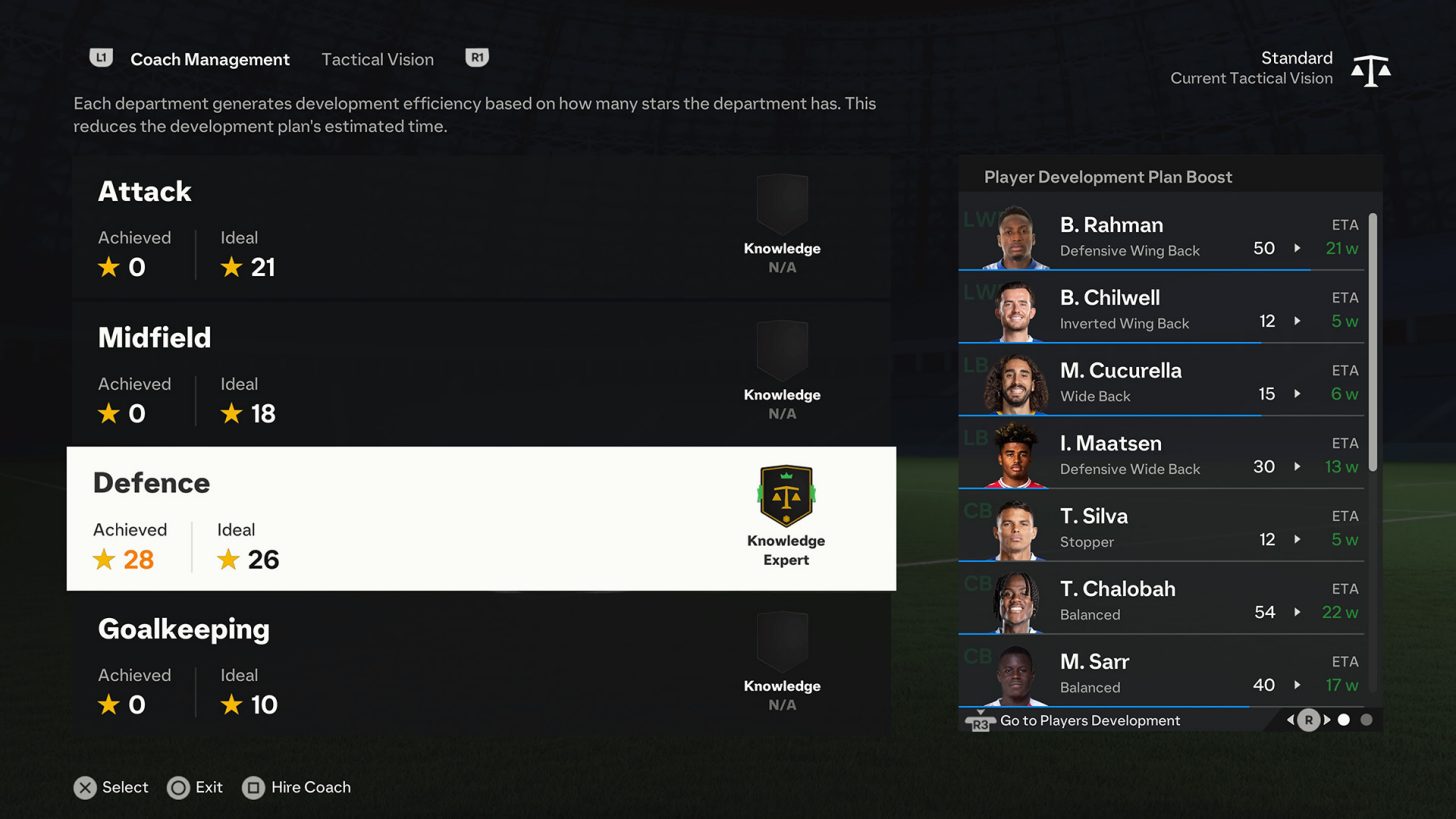Click the Knowledge Expert badge for Defence
Image resolution: width=1456 pixels, height=819 pixels.
tap(785, 505)
